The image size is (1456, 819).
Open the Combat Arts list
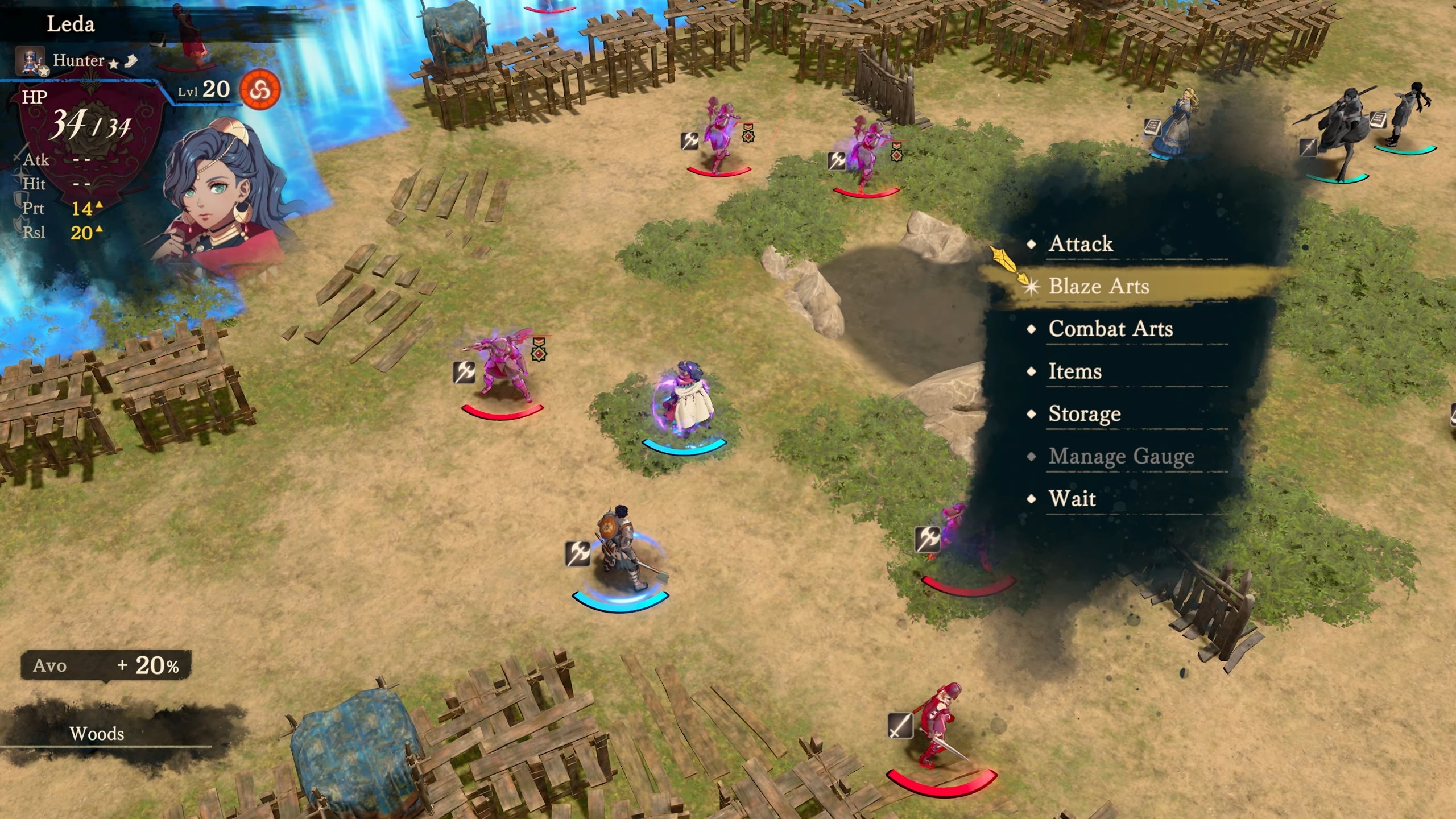[x=1110, y=329]
